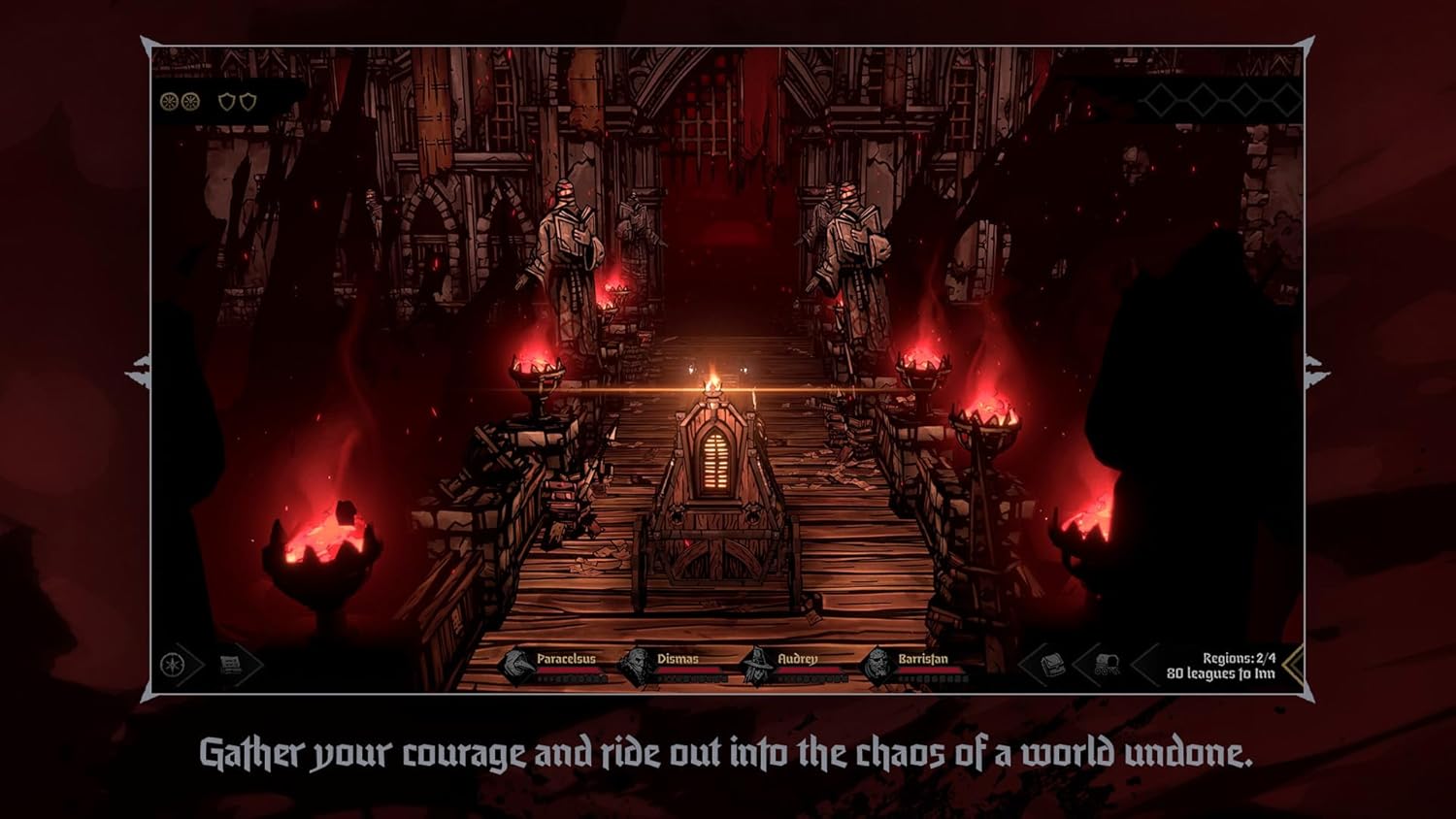Show the stagecoach icon panel
The height and width of the screenshot is (819, 1456).
click(x=1107, y=666)
